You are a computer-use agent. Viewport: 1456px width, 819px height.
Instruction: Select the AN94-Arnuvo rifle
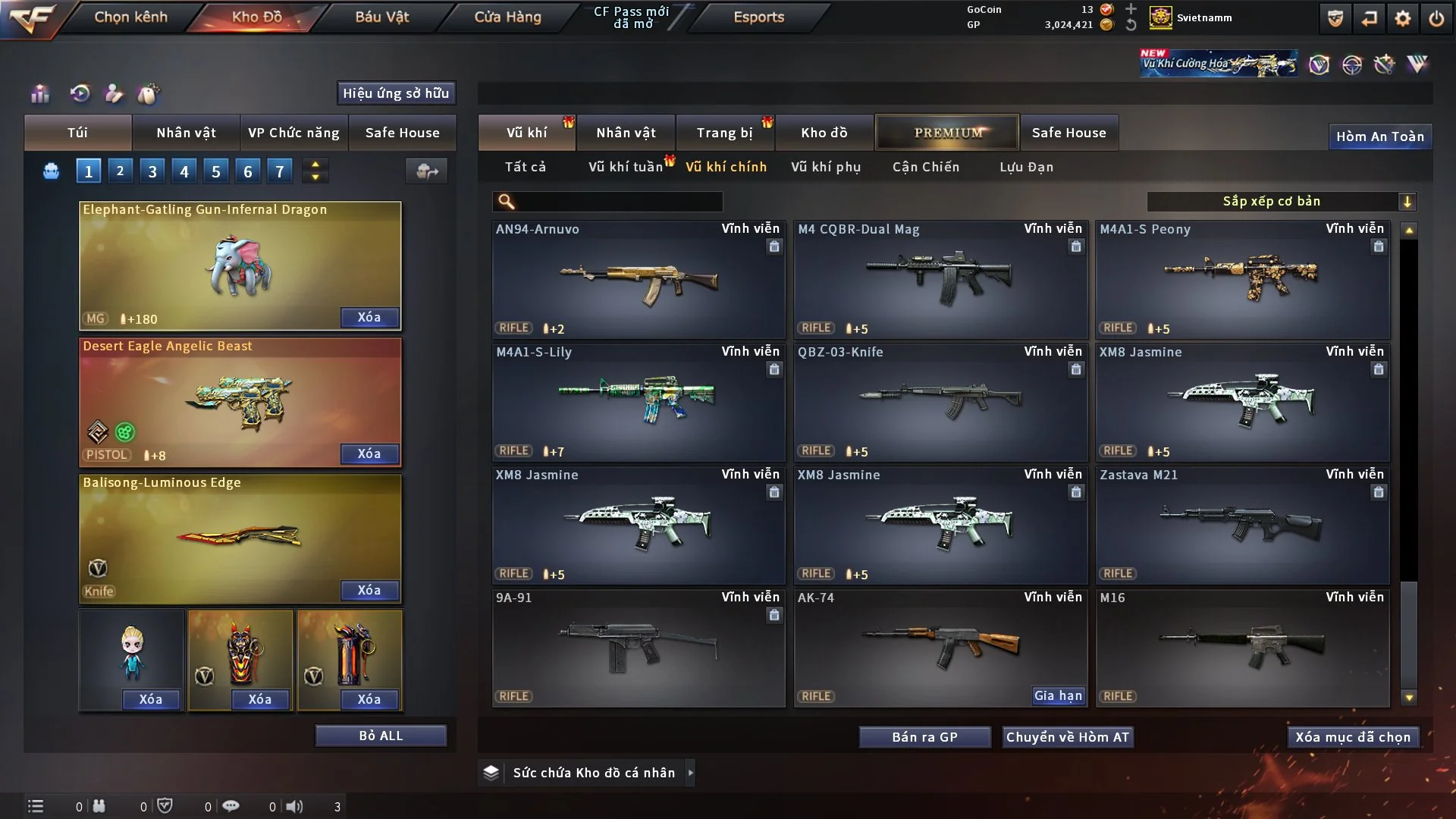tap(639, 280)
